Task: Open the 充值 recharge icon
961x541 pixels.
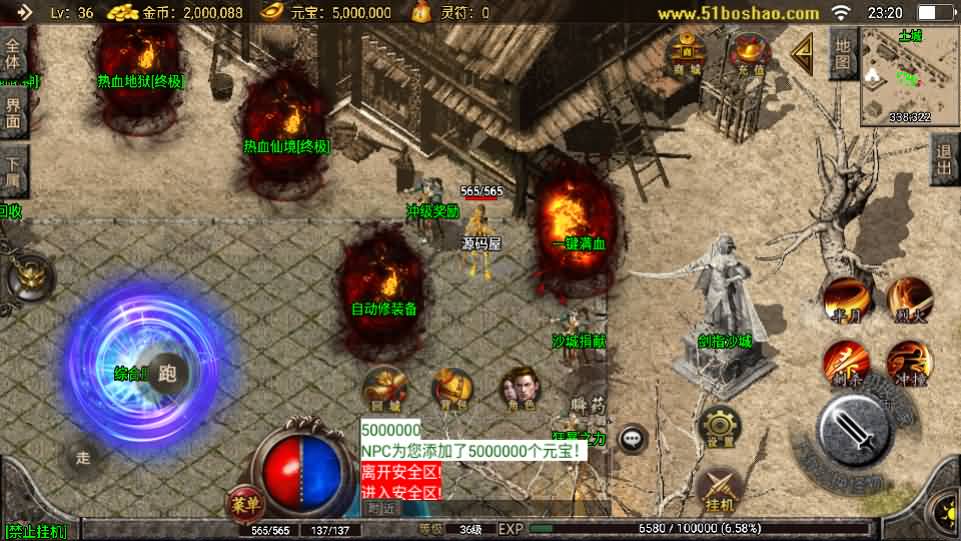Action: (747, 53)
